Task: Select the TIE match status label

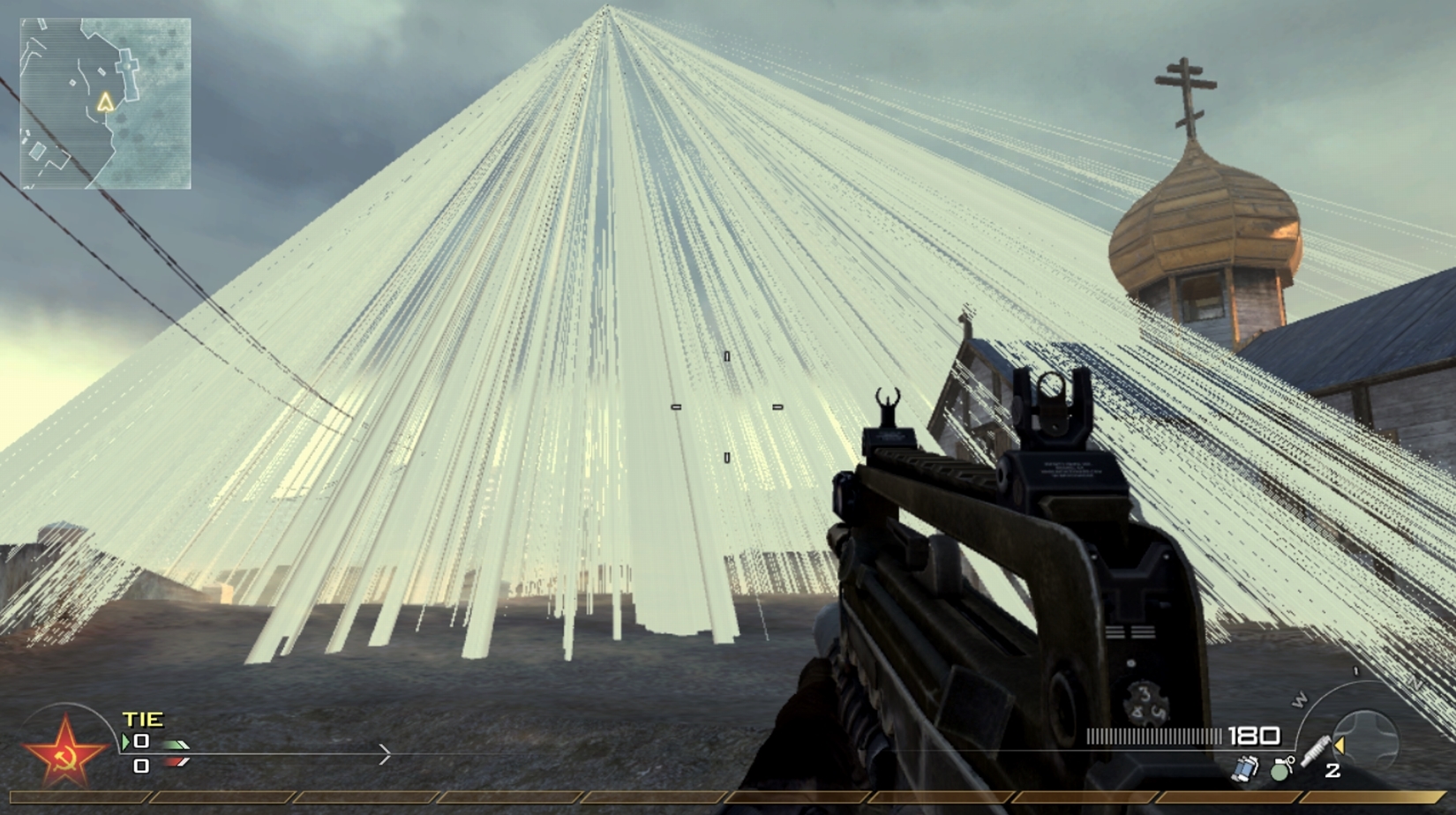Action: 143,719
